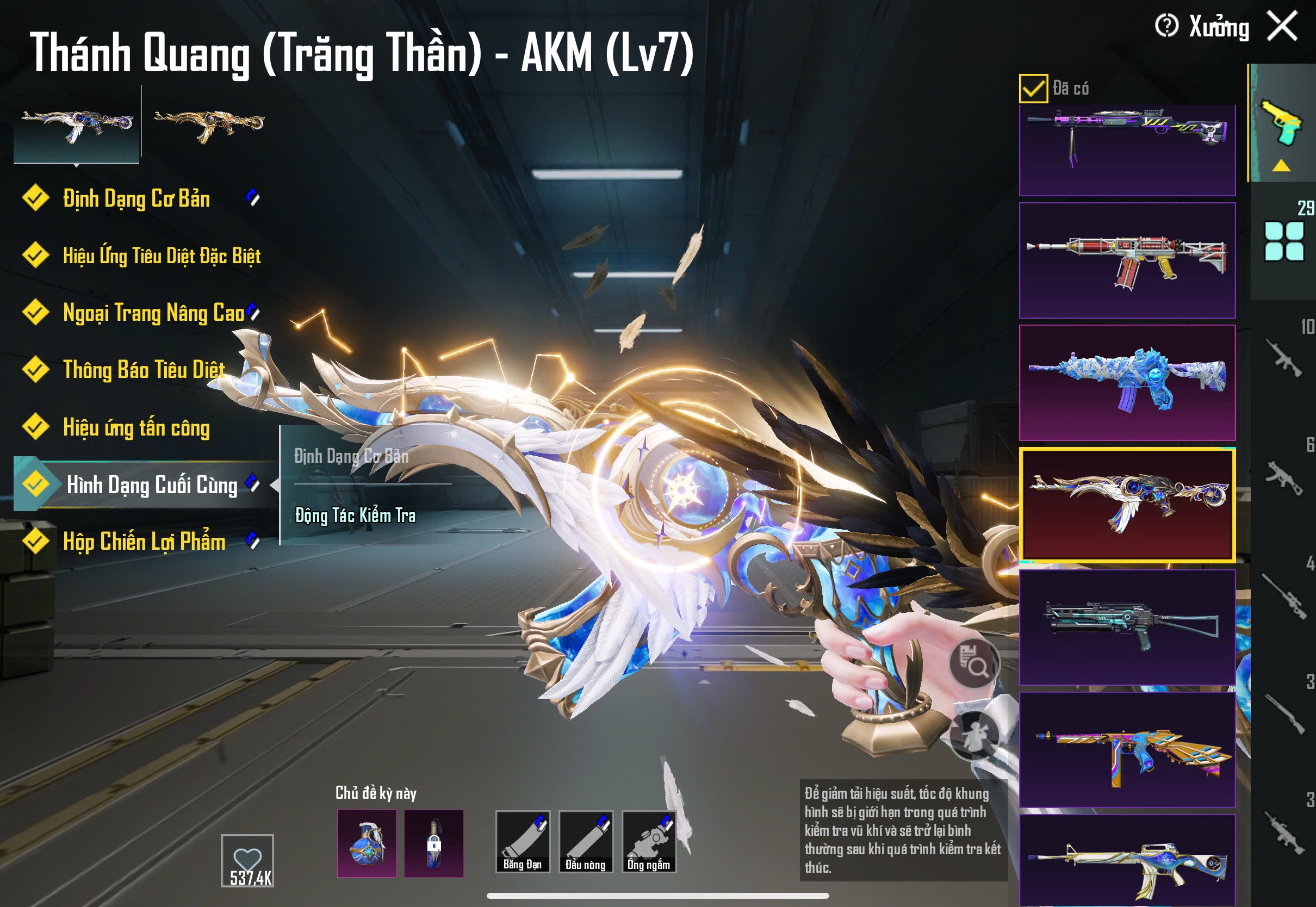Choose Động Tác Kiểm Tra submenu option
This screenshot has width=1316, height=907.
coord(355,515)
